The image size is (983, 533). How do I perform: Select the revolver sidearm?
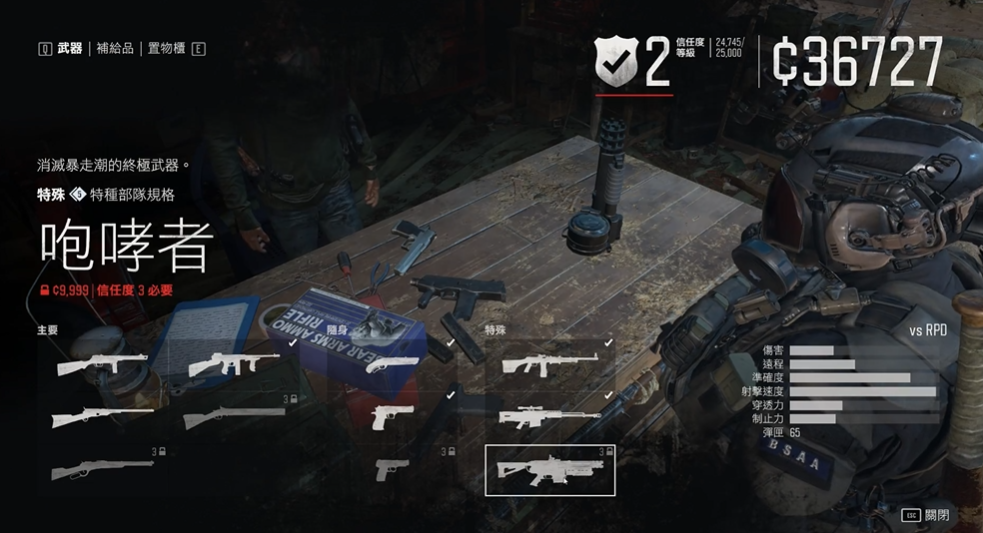point(391,364)
